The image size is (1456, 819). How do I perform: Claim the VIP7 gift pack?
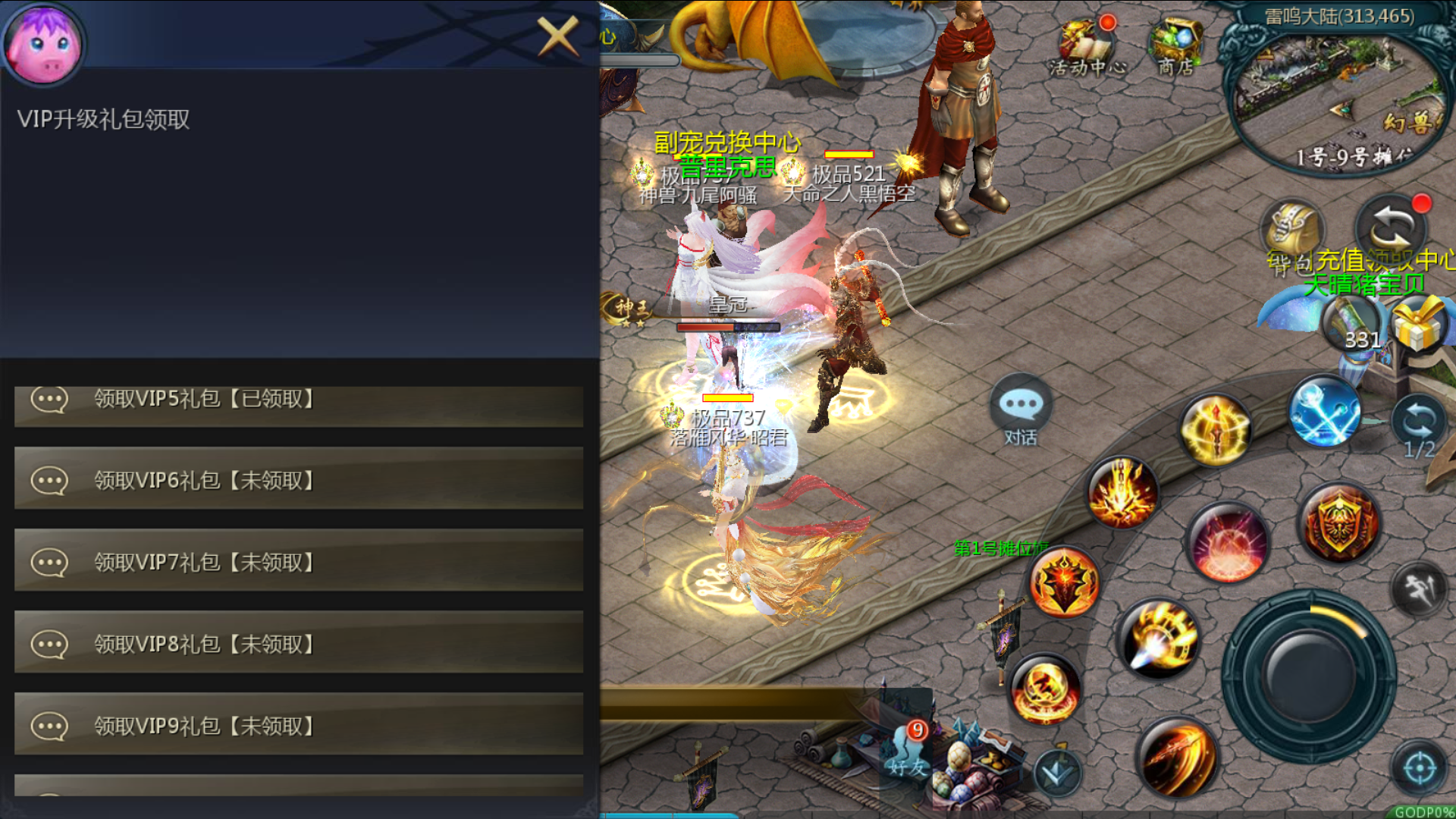pos(299,562)
